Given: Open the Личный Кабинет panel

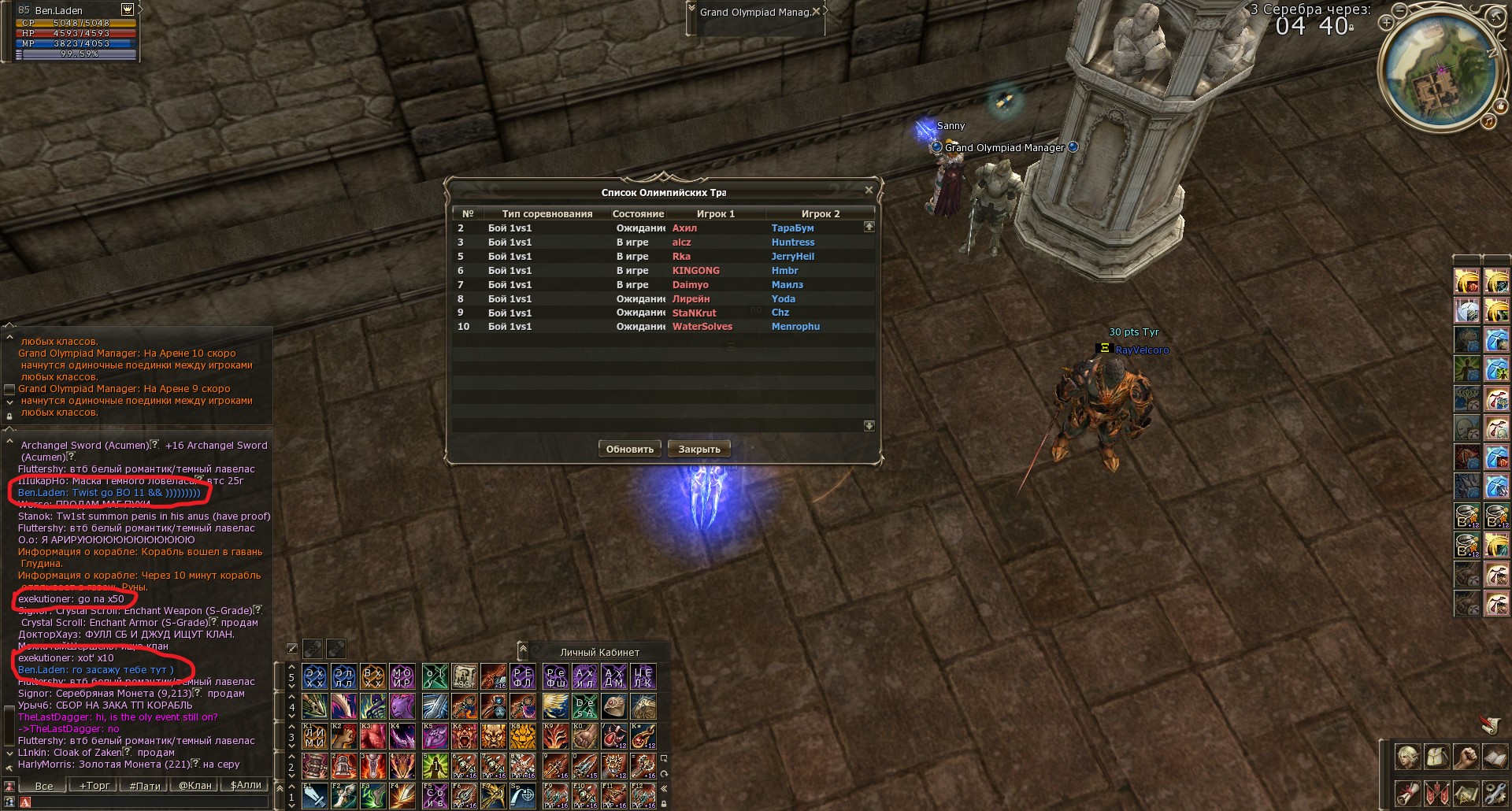Looking at the screenshot, I should click(599, 652).
